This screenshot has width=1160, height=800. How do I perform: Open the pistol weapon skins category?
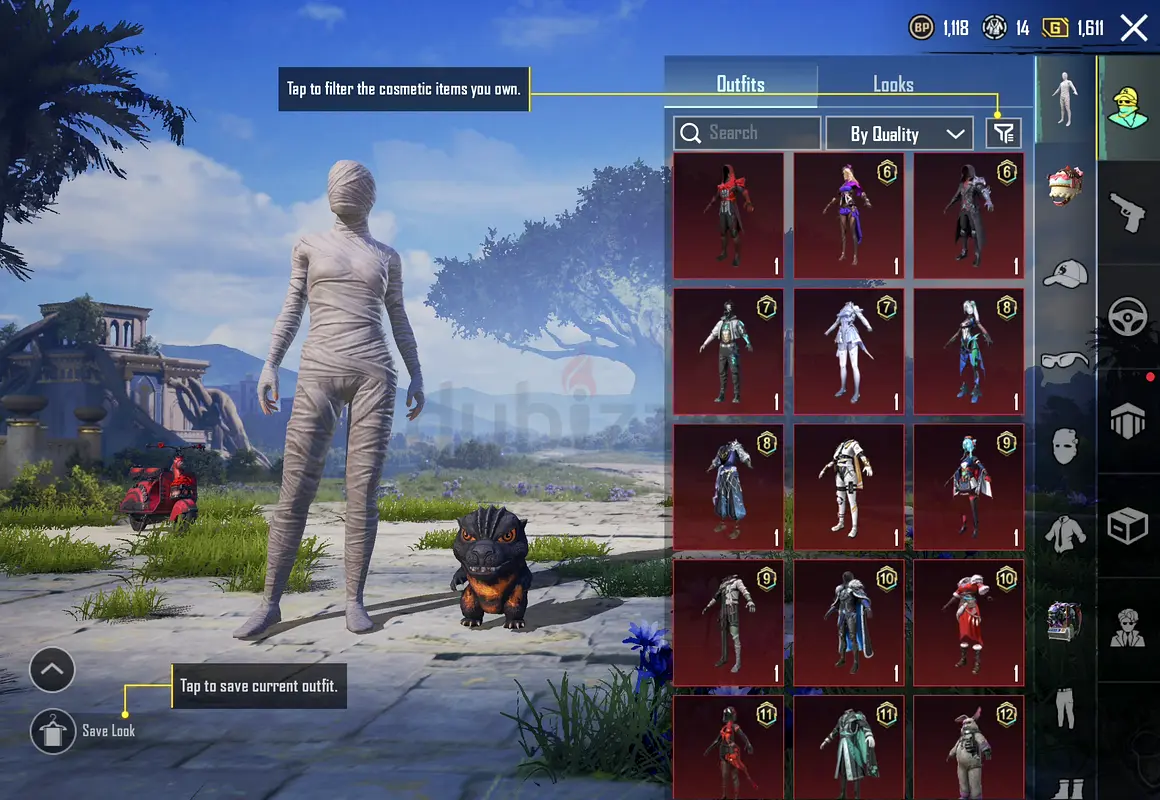1127,212
